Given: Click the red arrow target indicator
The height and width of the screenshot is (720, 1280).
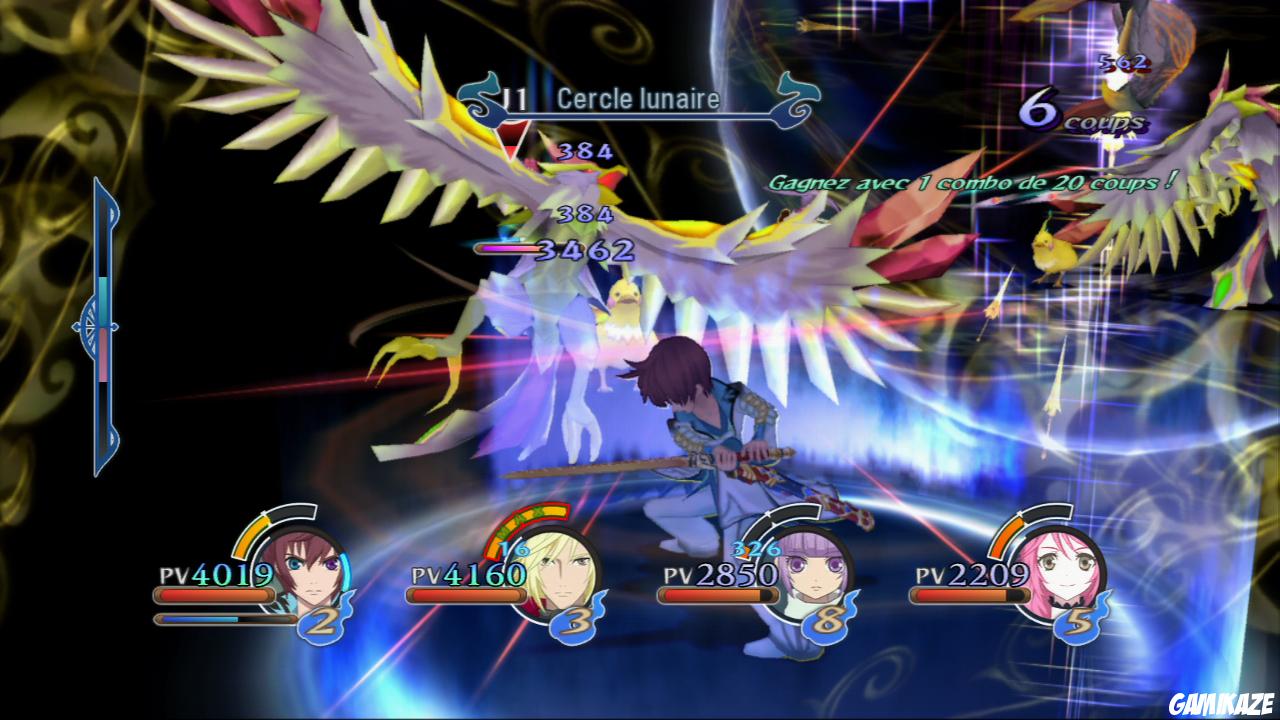Looking at the screenshot, I should point(514,140).
